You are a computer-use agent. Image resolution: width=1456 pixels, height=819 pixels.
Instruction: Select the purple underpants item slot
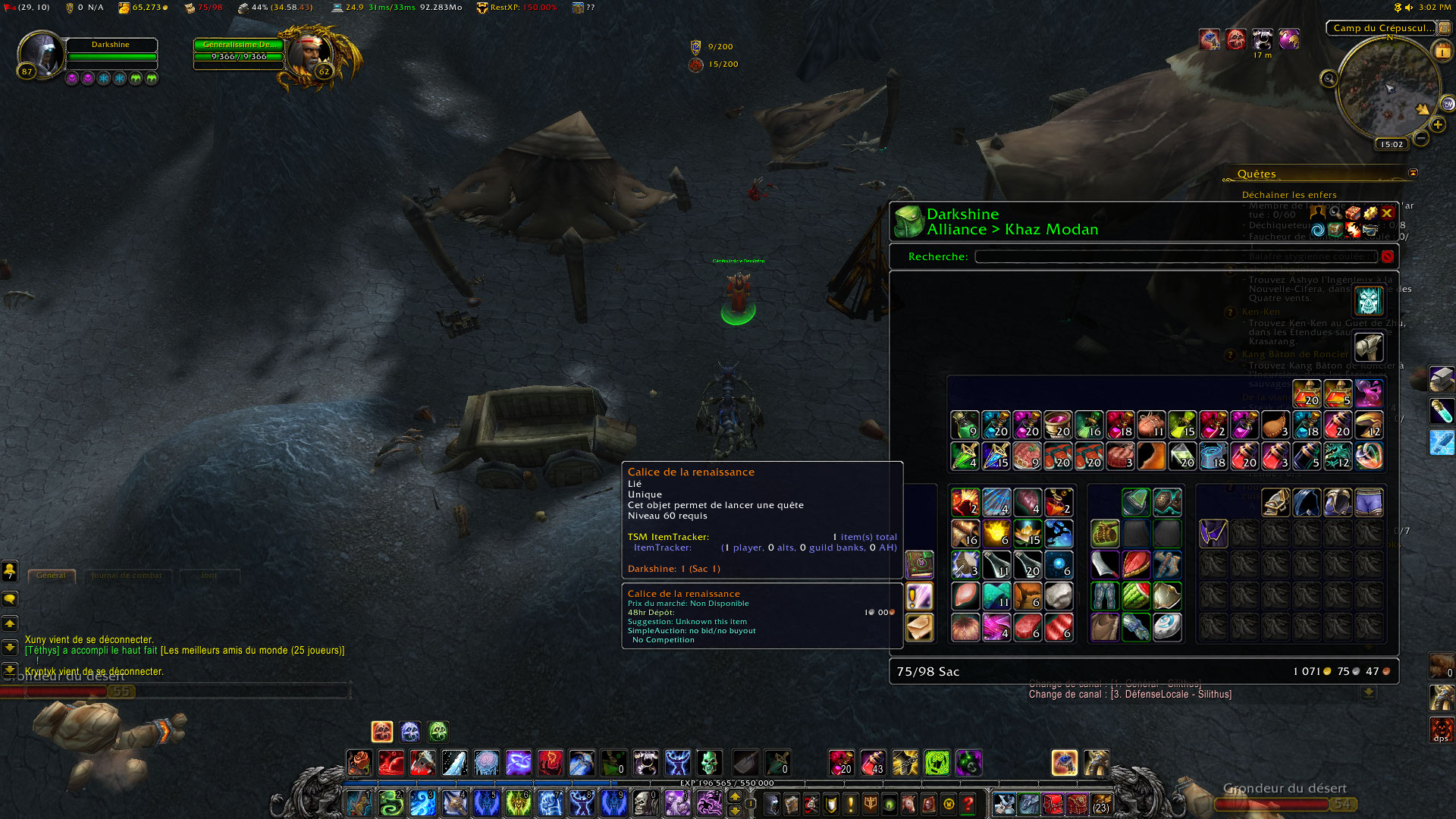click(1369, 502)
